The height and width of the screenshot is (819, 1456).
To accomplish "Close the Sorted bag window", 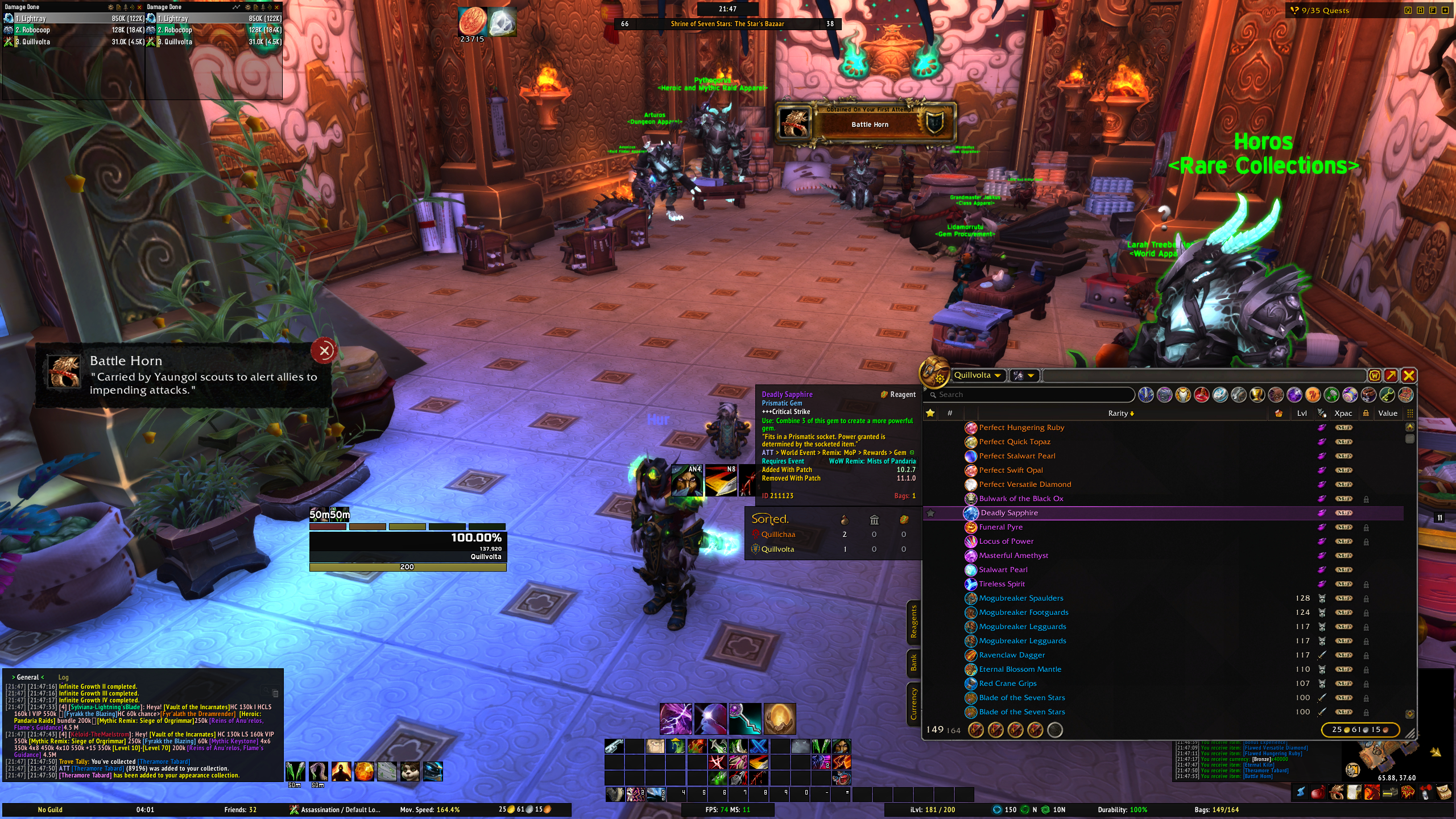I will tap(1408, 375).
